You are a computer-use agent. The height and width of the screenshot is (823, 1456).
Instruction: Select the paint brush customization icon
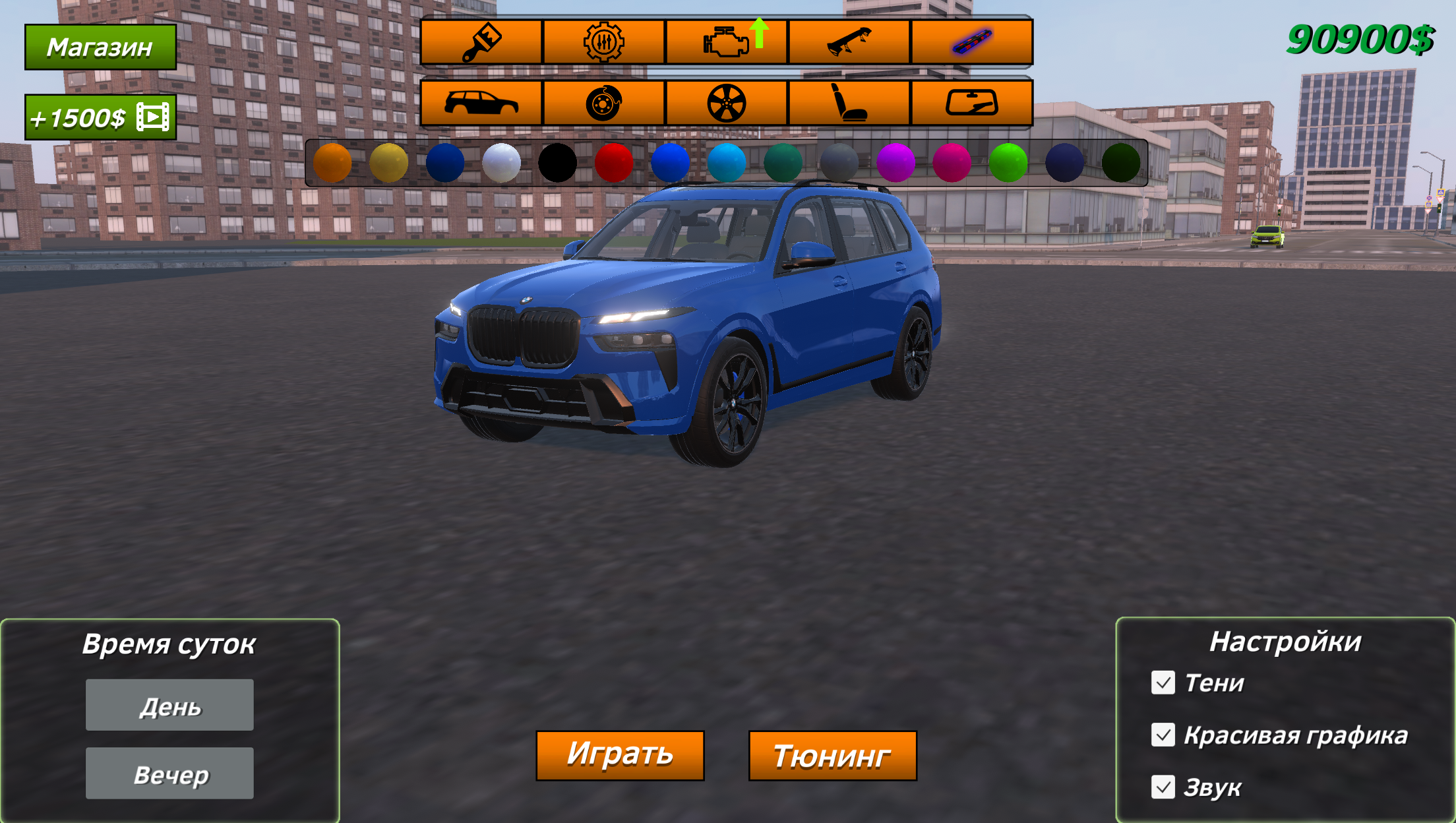point(482,42)
